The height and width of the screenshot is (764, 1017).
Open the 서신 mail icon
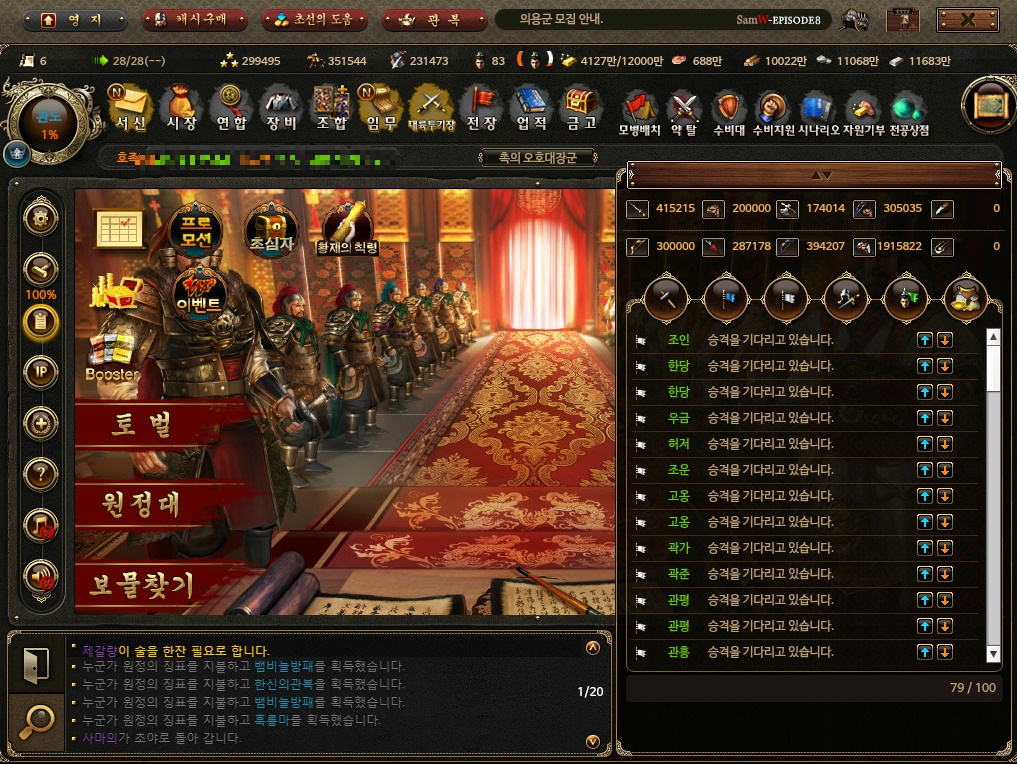tap(130, 108)
